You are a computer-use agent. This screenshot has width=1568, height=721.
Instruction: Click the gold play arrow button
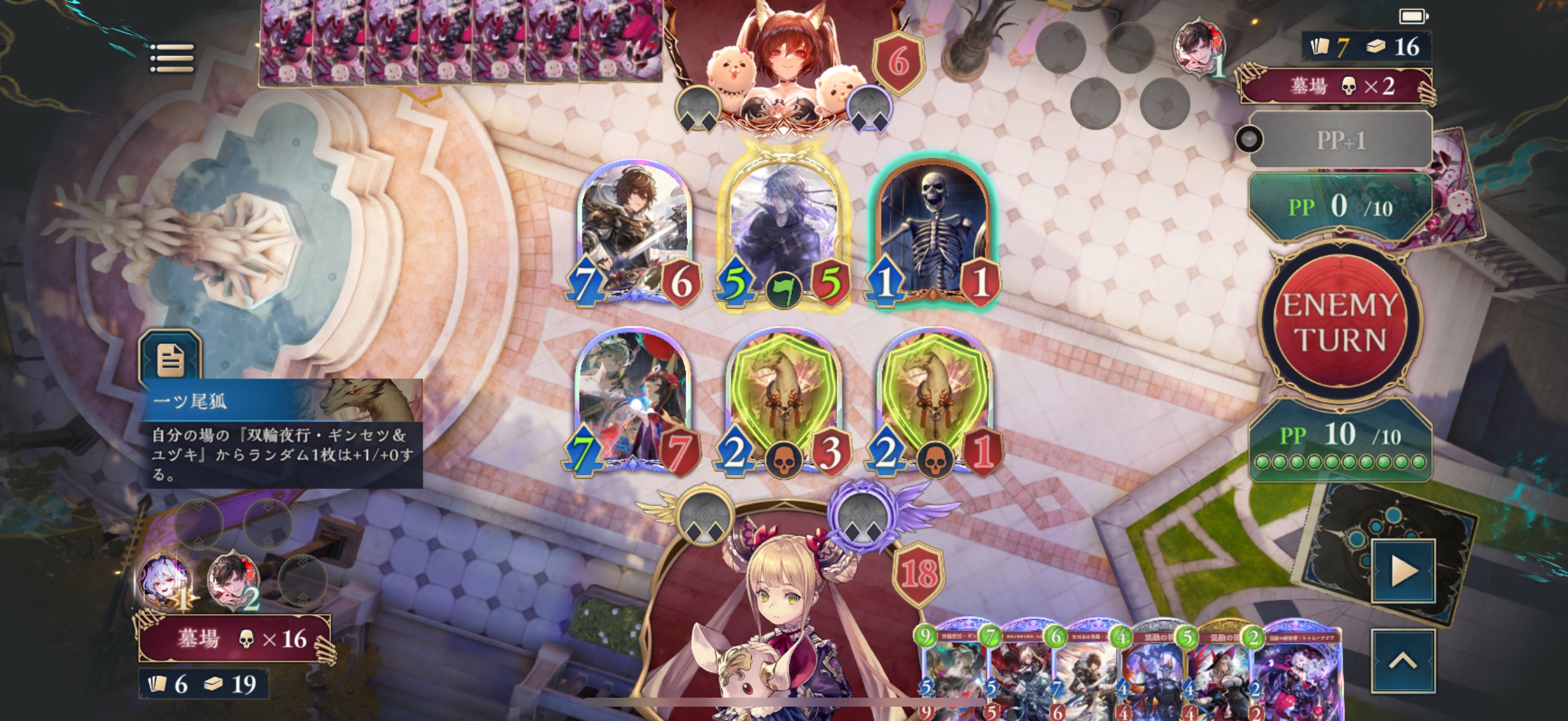click(1403, 571)
